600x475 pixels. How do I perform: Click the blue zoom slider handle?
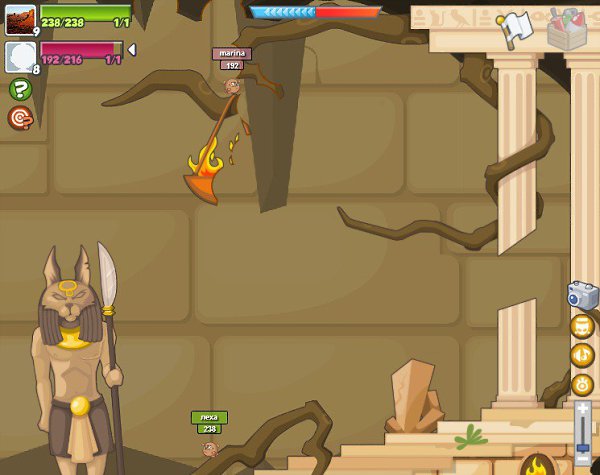583,450
